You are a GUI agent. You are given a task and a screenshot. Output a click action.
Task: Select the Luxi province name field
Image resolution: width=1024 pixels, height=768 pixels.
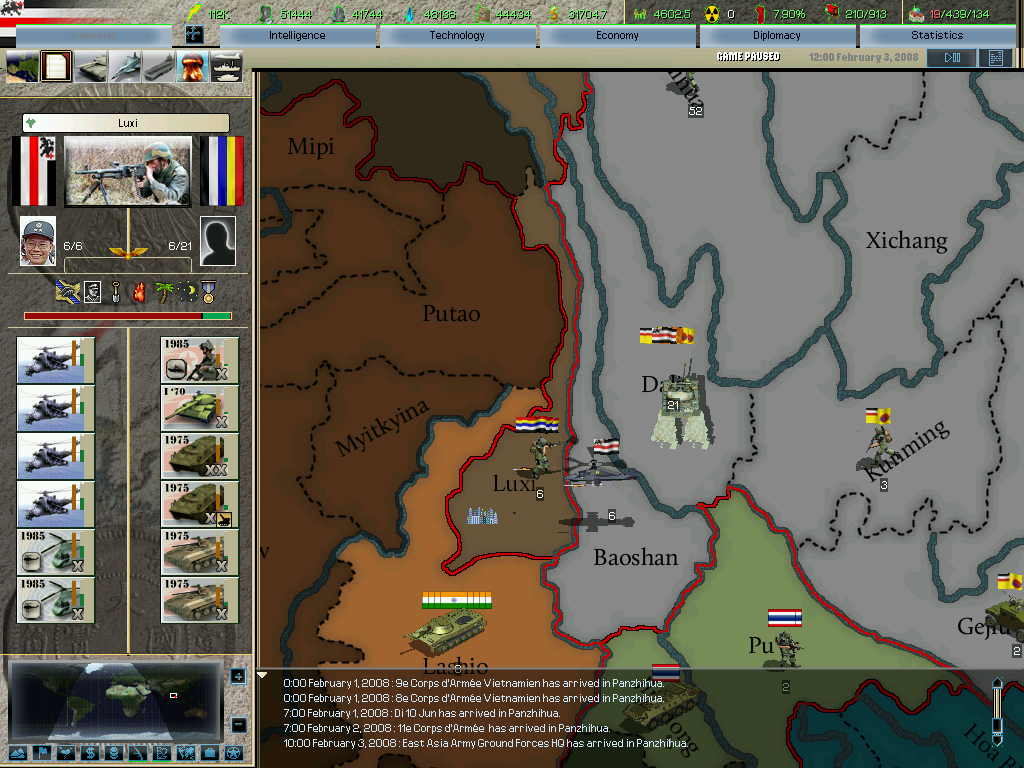127,123
